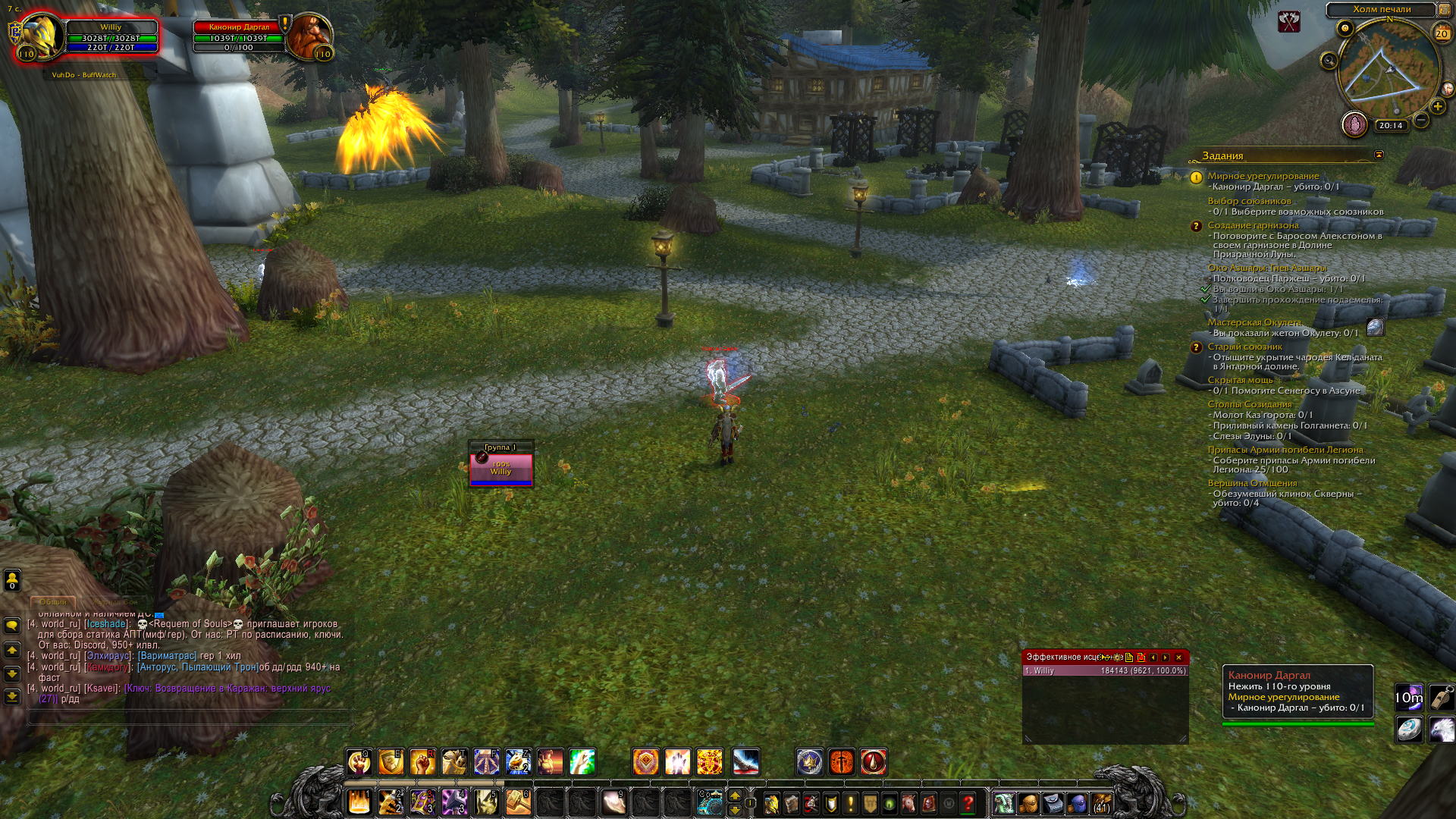This screenshot has width=1456, height=819.
Task: Click the [Варжматрас] link in chat
Action: [167, 656]
